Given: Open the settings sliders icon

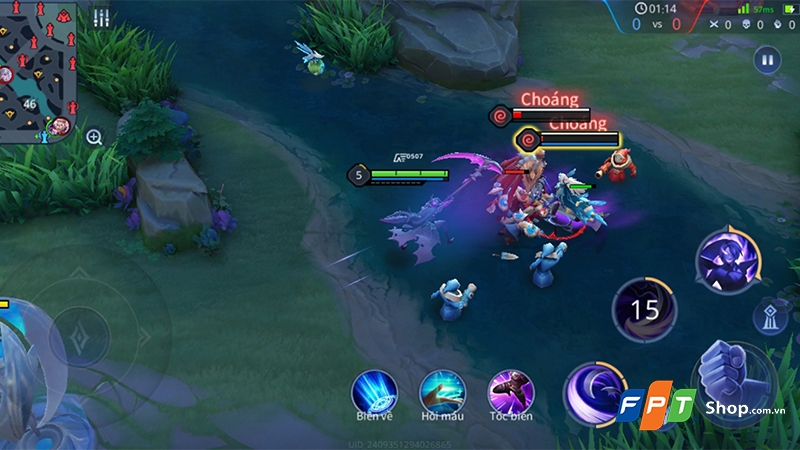Looking at the screenshot, I should point(101,18).
